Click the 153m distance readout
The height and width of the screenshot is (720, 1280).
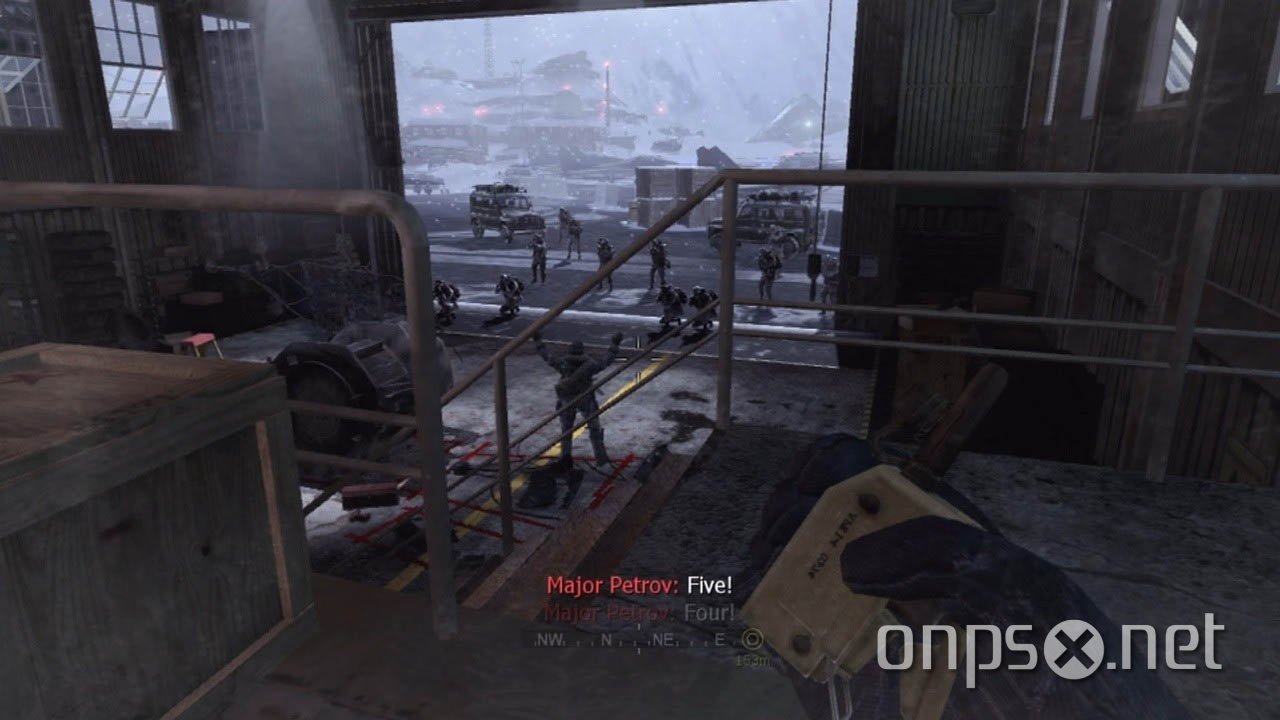[753, 660]
